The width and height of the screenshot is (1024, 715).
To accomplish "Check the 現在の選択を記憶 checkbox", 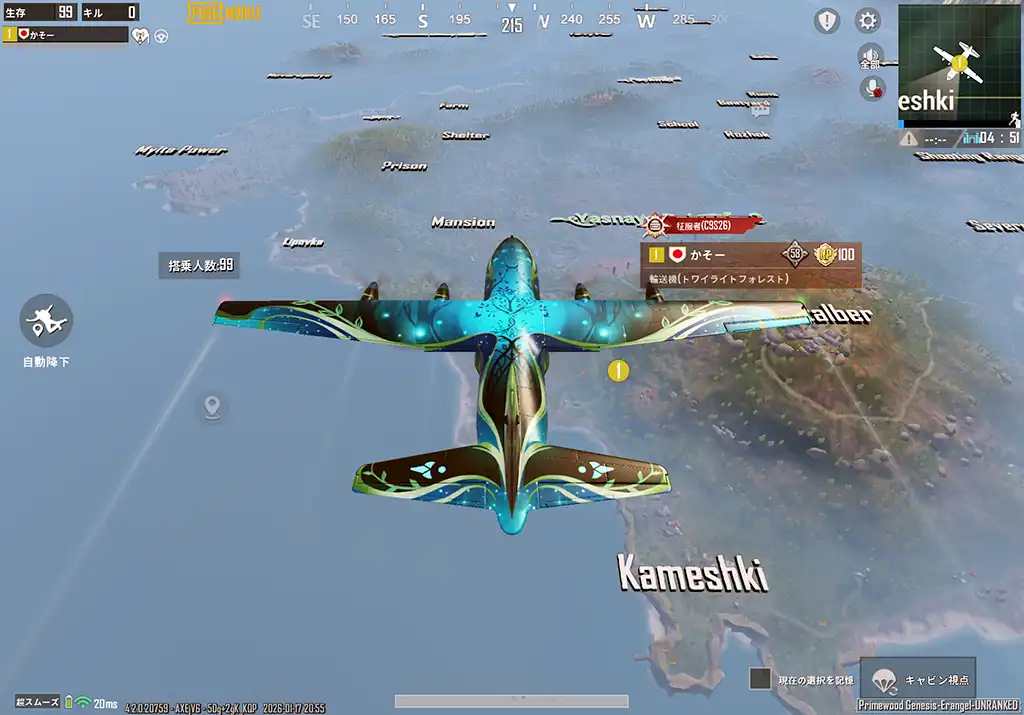I will (x=760, y=679).
